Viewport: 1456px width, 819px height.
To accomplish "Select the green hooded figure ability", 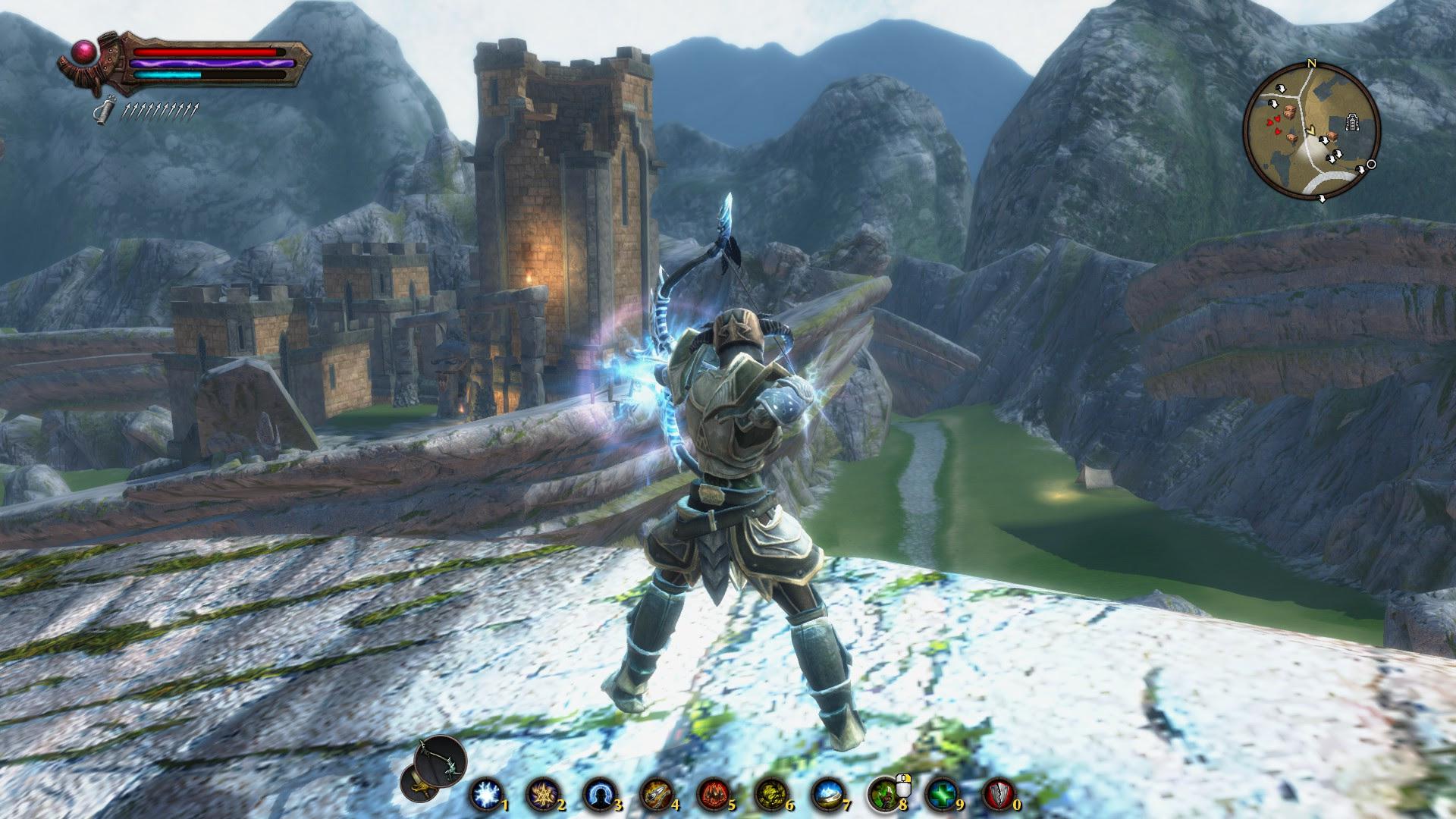I will click(882, 795).
